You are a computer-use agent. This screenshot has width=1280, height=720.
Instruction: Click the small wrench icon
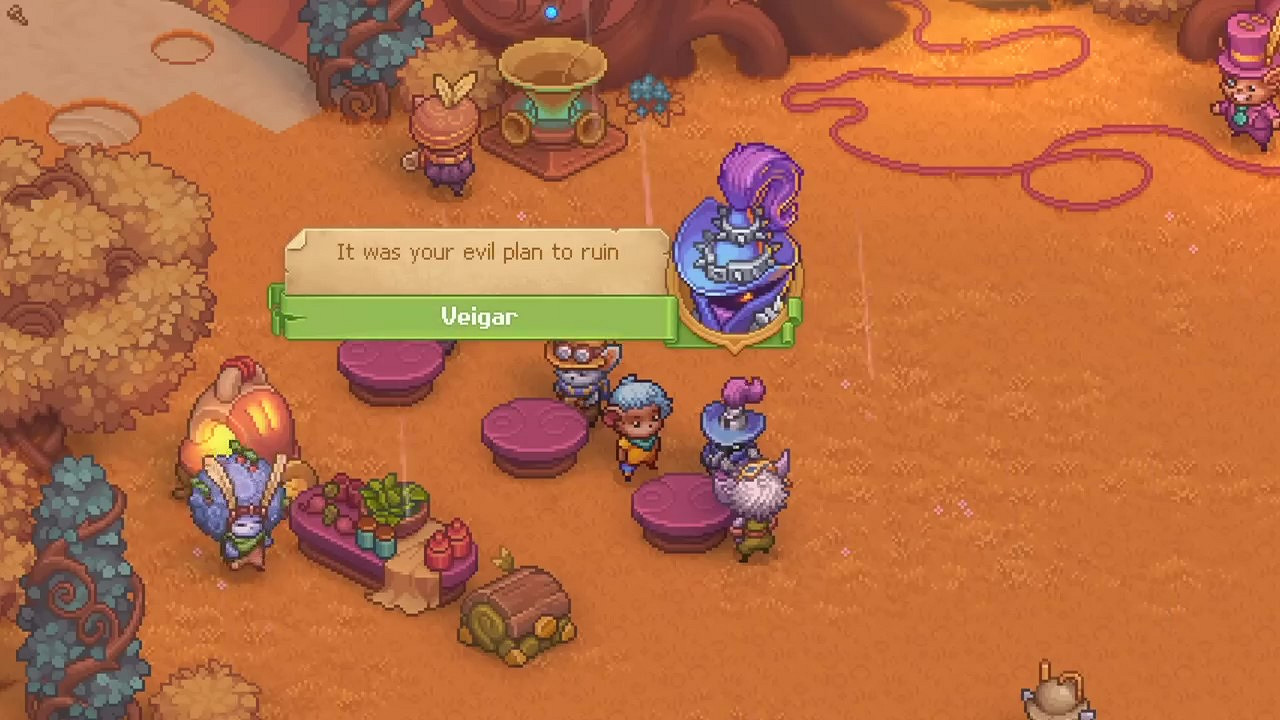click(x=17, y=13)
